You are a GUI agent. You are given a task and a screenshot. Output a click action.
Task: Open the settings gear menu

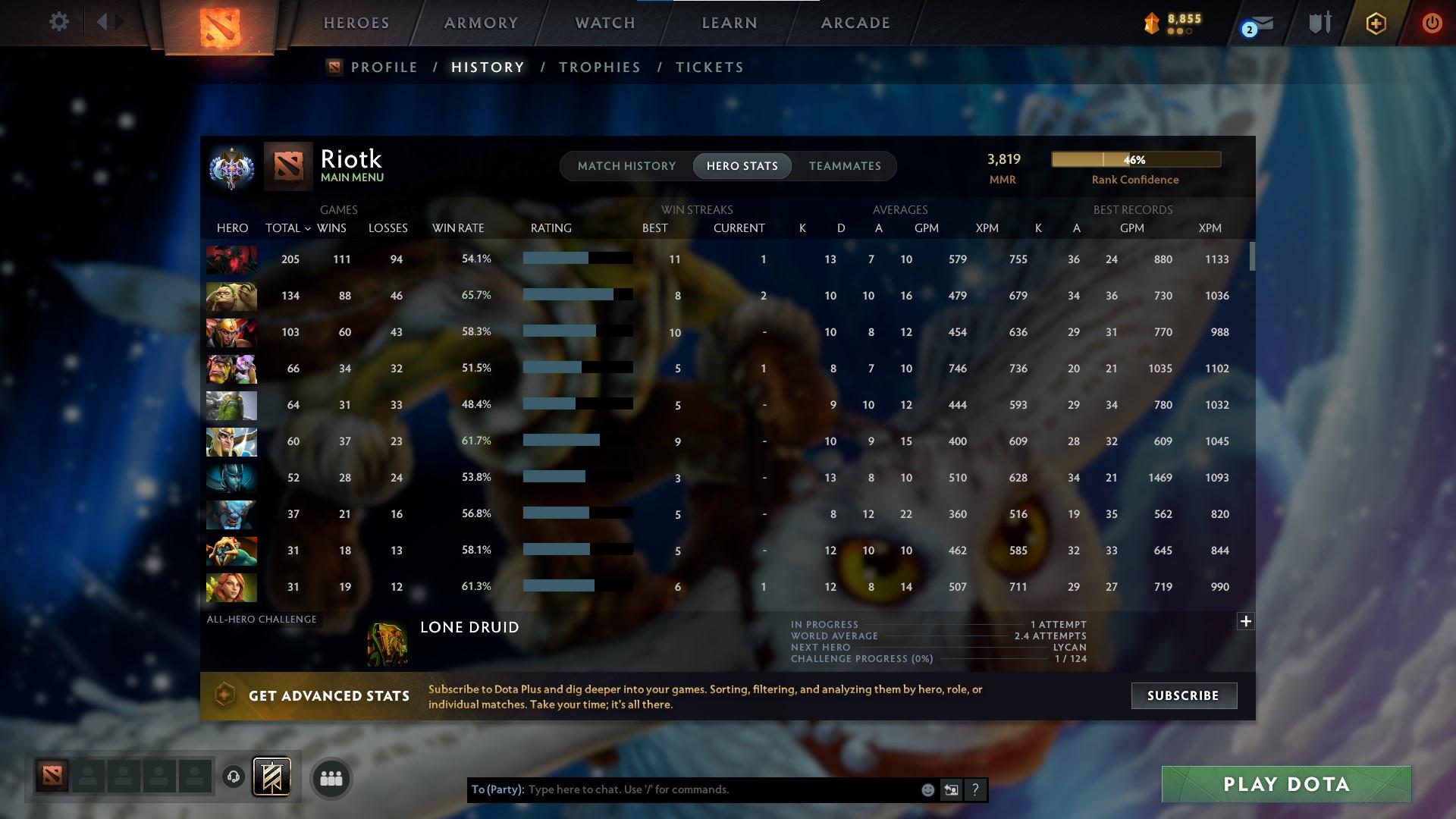[59, 22]
